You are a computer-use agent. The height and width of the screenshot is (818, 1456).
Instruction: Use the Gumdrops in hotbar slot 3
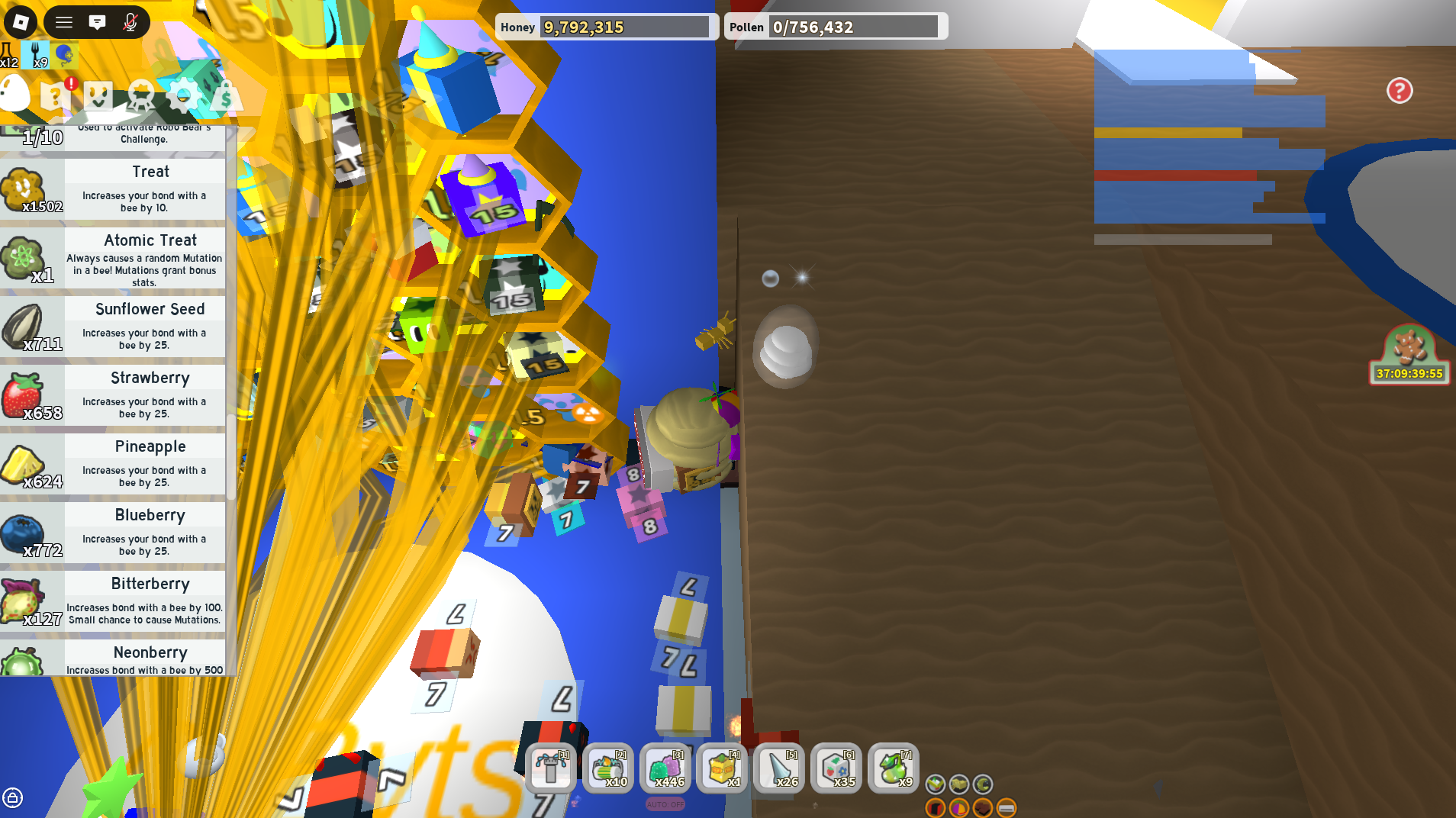point(665,768)
